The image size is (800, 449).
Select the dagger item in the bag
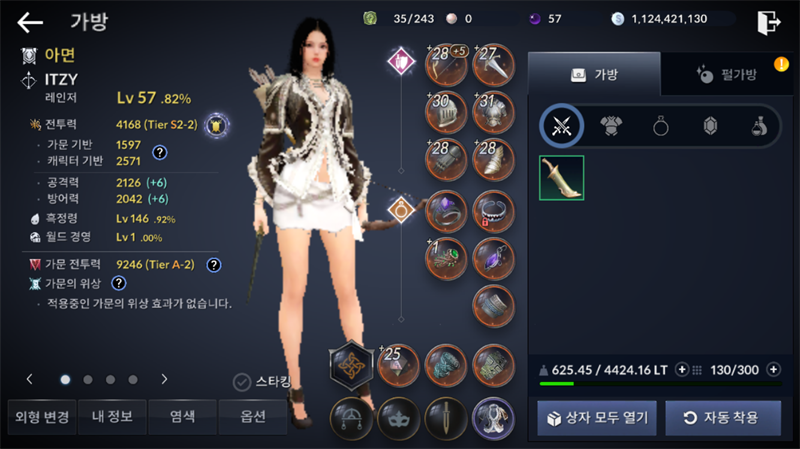(561, 177)
